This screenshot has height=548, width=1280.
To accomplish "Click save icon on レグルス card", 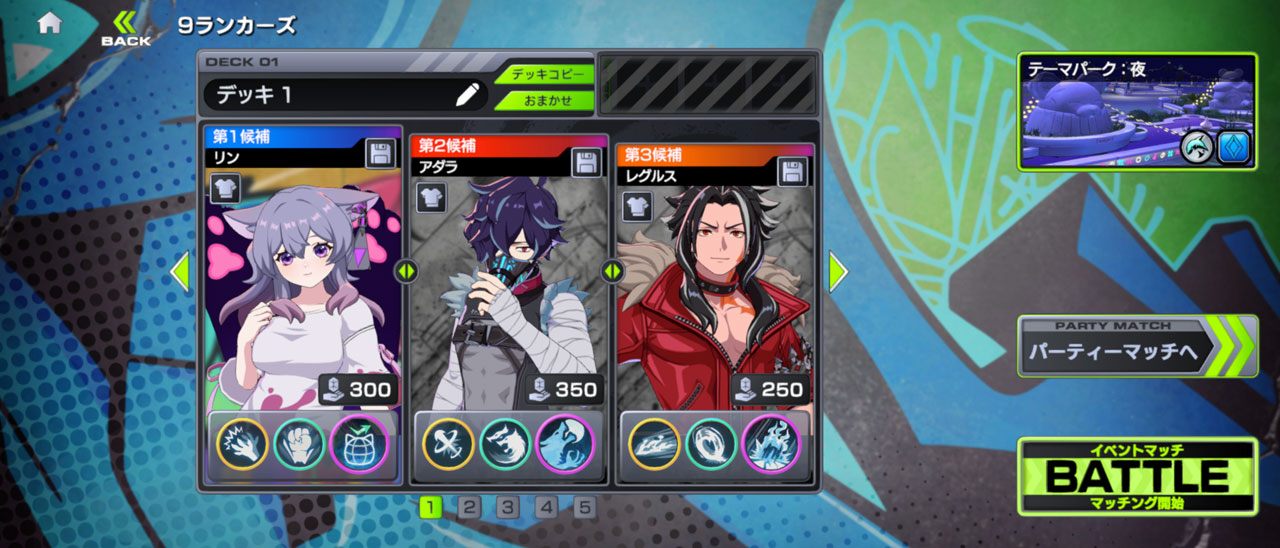I will (x=793, y=169).
